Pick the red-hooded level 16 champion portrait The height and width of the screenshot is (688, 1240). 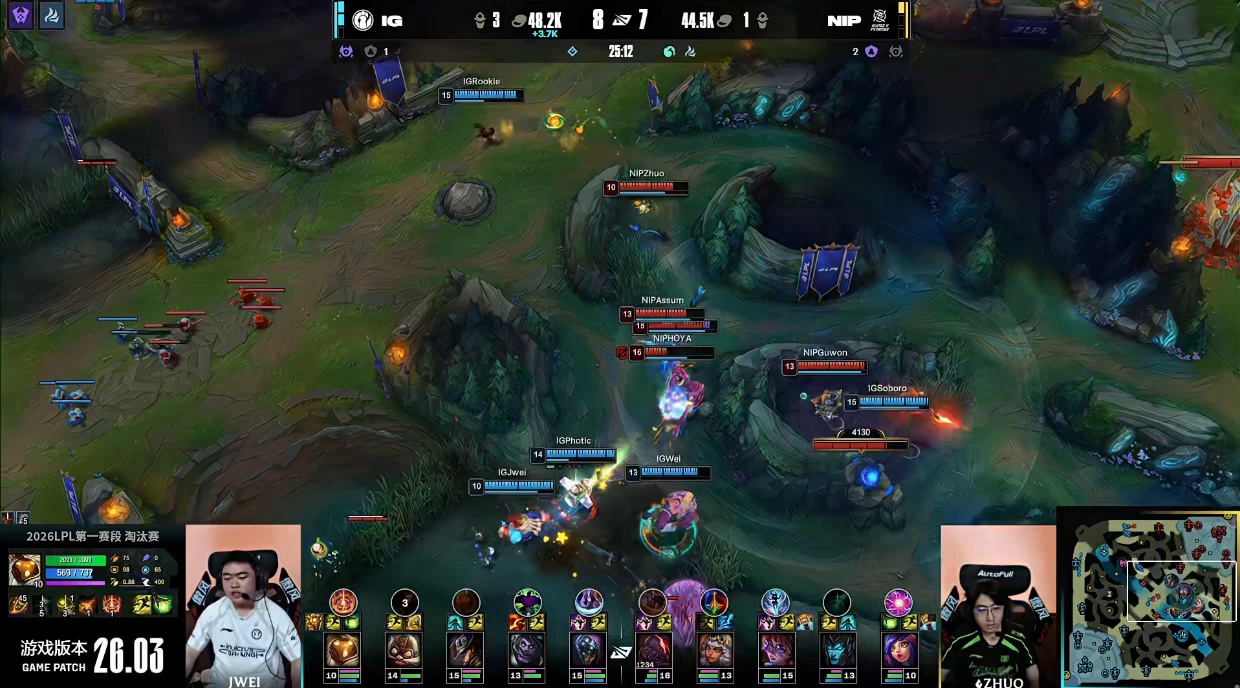coord(652,650)
